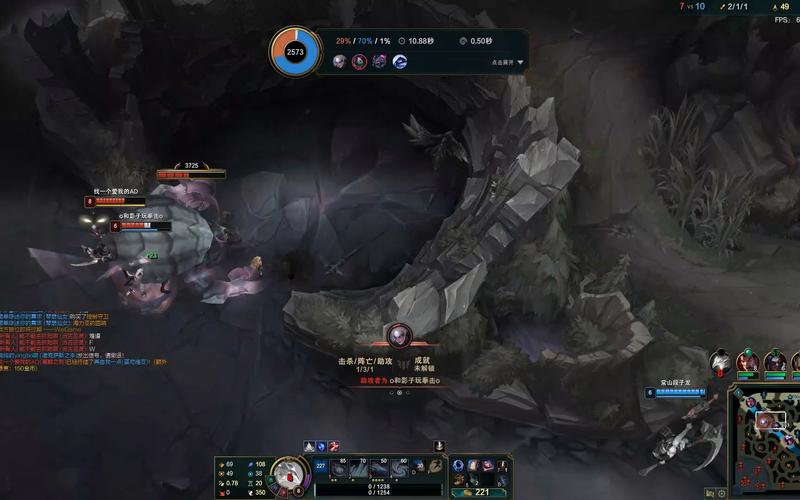Select the first ability icon costing 85
The width and height of the screenshot is (800, 500).
tap(341, 469)
